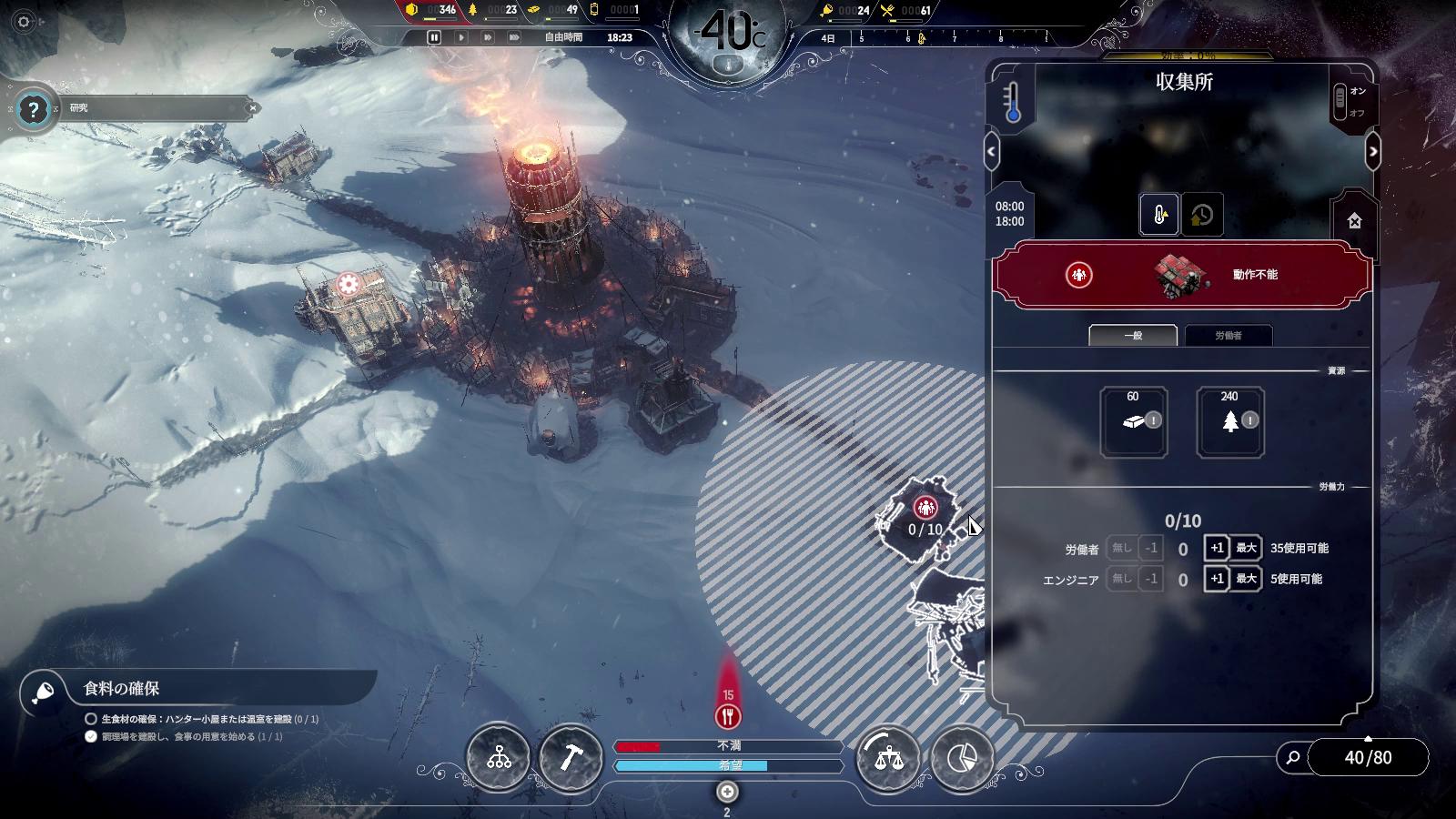Set game to fastest speed
This screenshot has height=819, width=1456.
point(514,37)
